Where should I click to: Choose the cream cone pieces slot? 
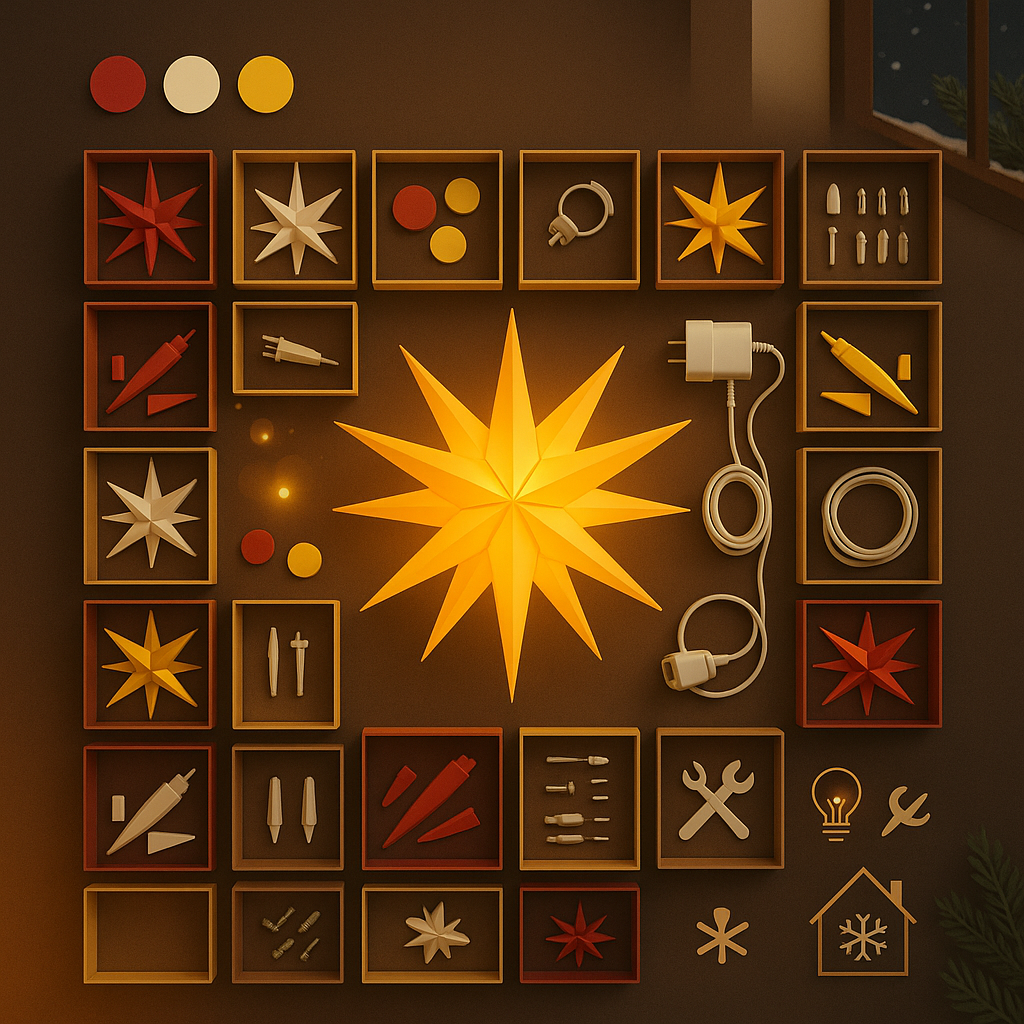[x=149, y=808]
